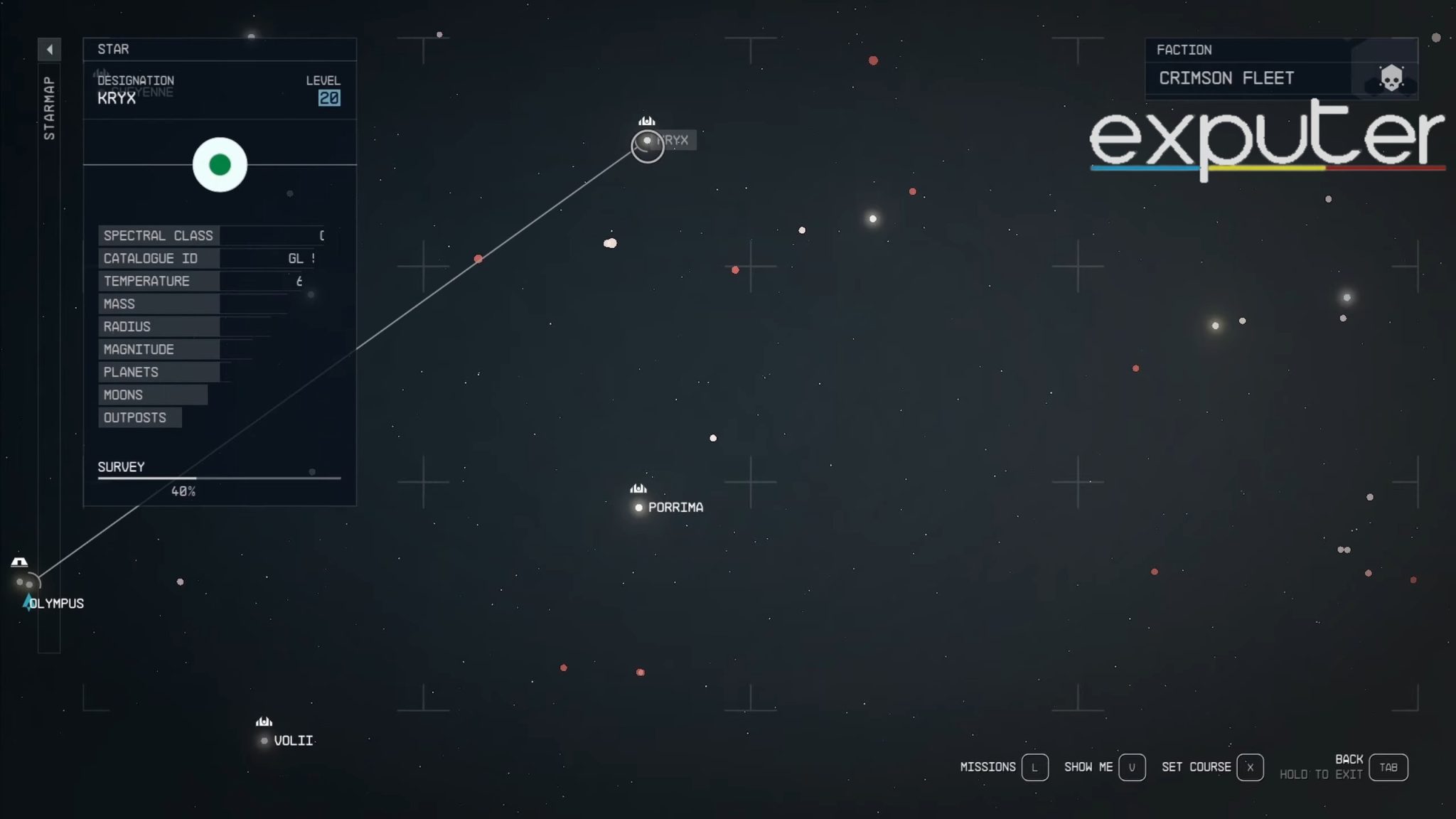This screenshot has height=819, width=1456.
Task: Select the Kryx star on the map
Action: point(646,141)
